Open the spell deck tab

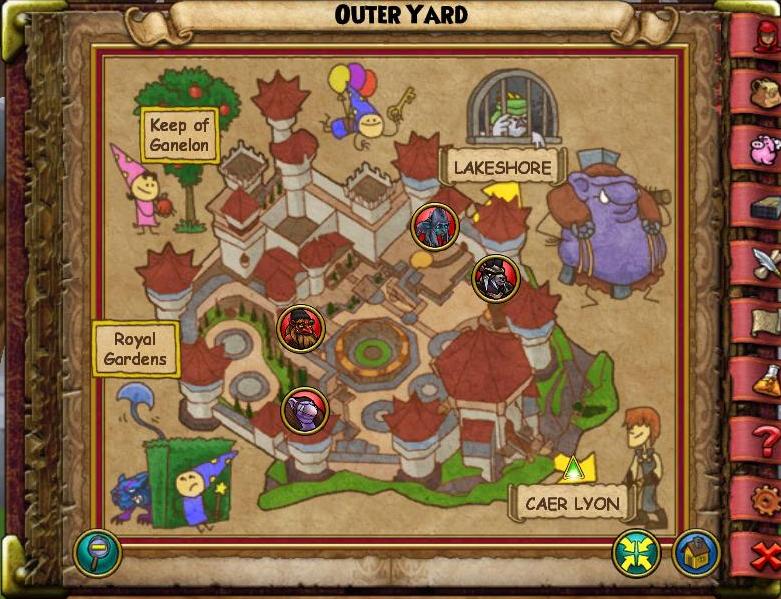(x=760, y=207)
